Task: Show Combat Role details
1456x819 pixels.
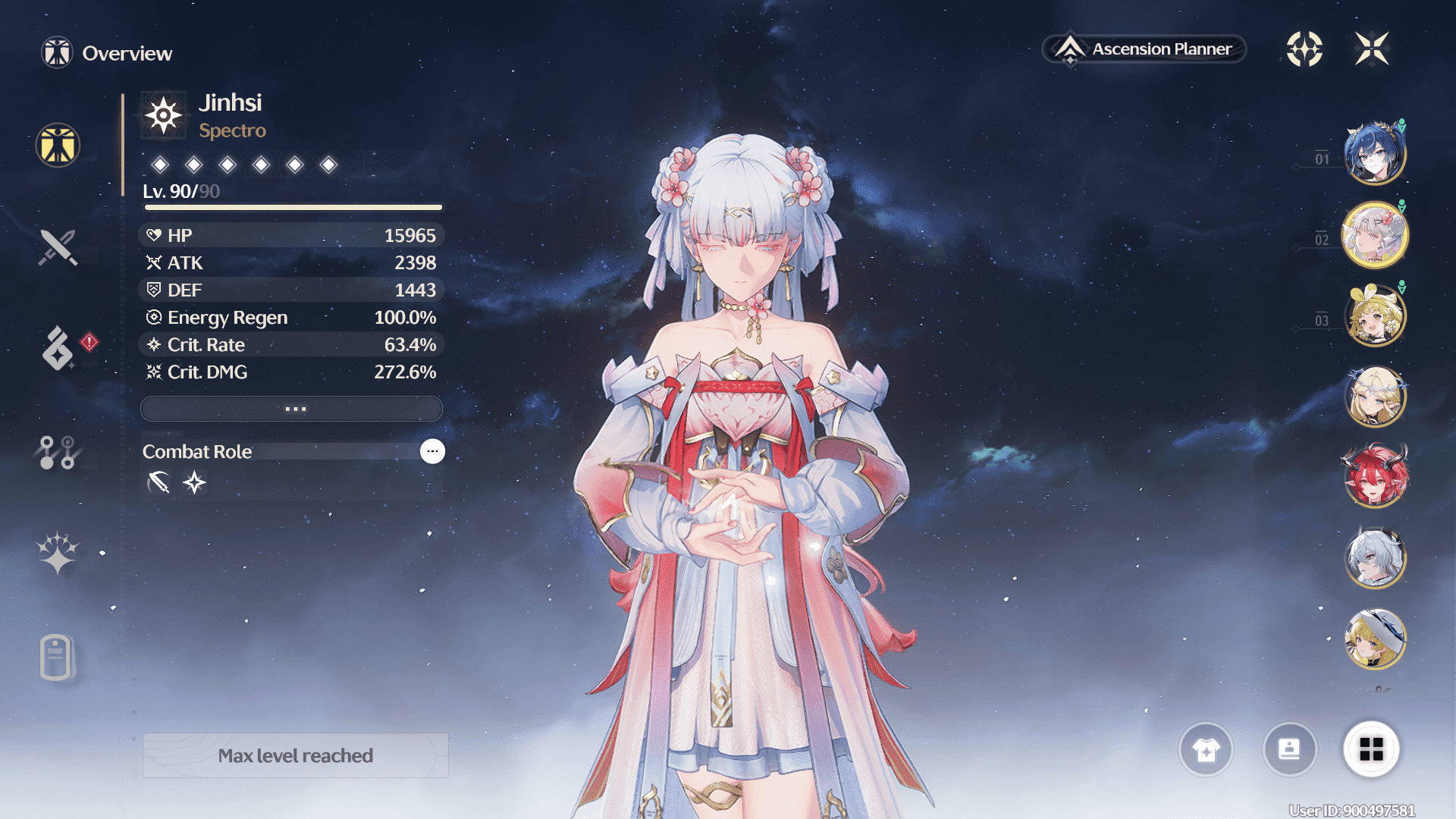Action: pos(432,451)
